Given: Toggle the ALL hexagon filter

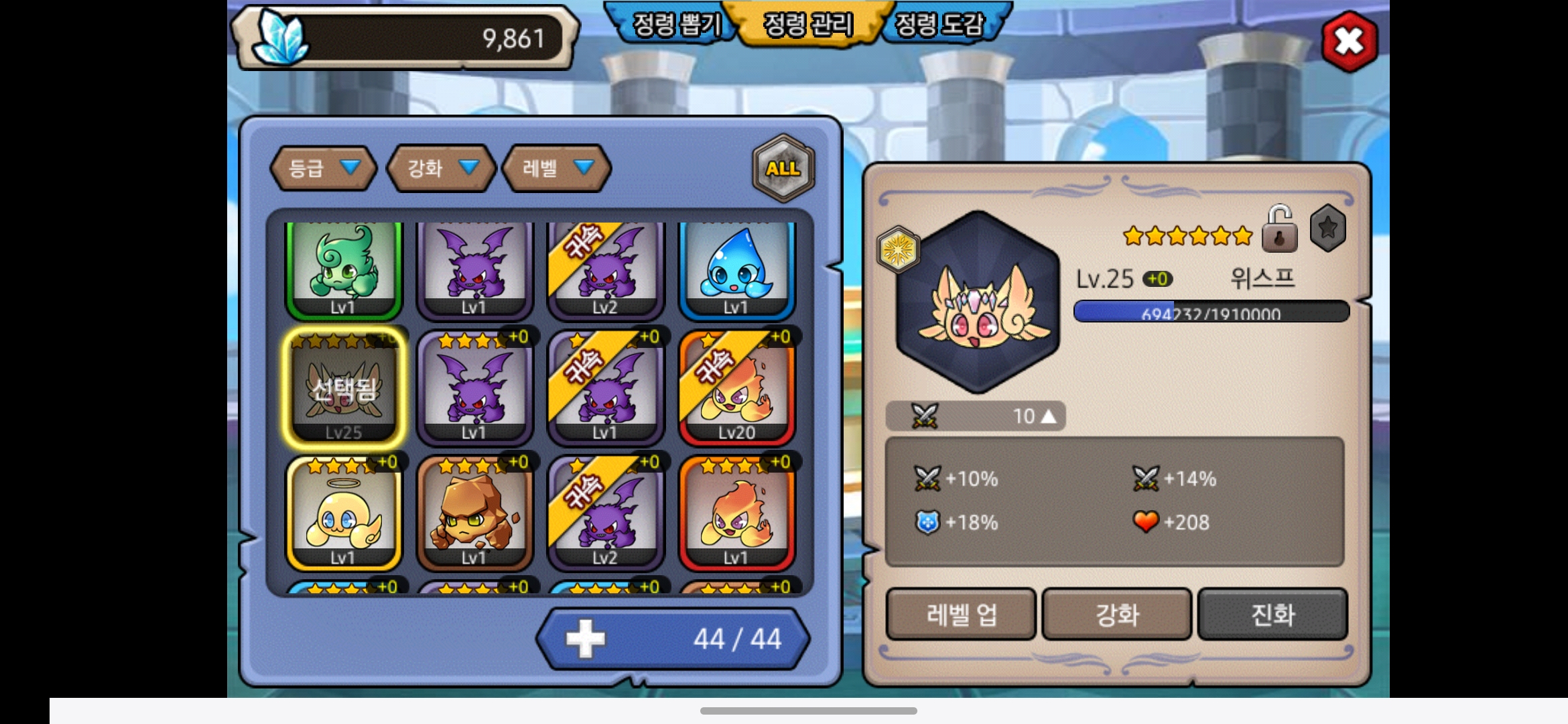Looking at the screenshot, I should click(783, 168).
